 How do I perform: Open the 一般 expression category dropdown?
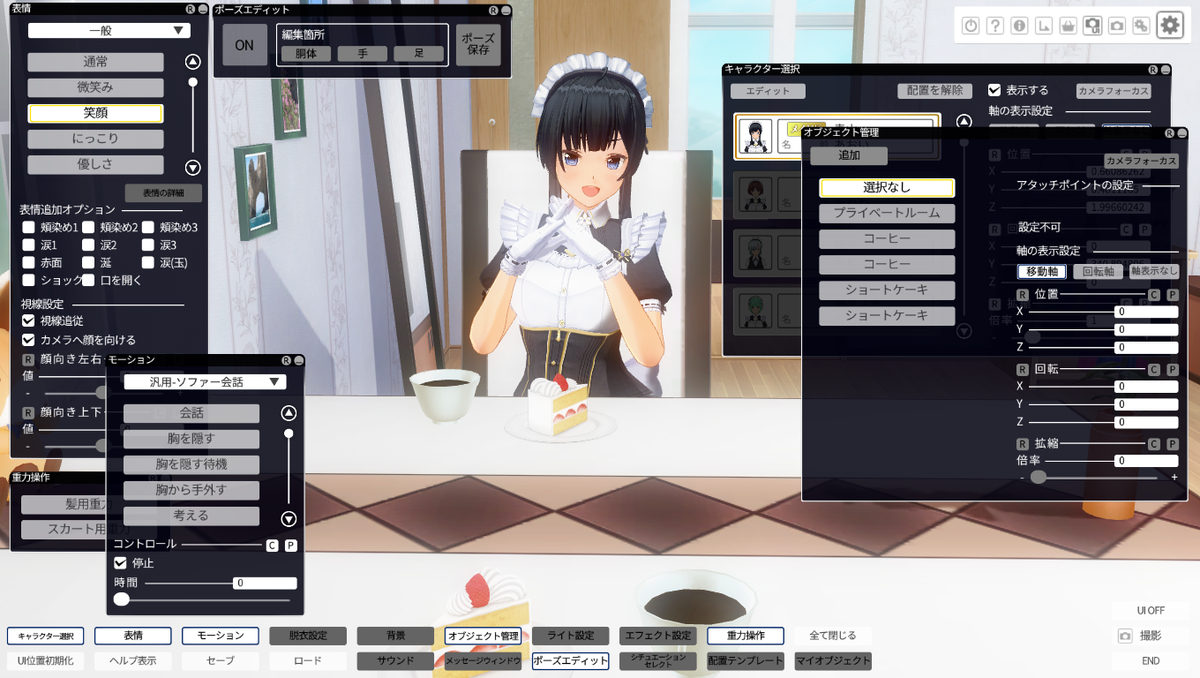(x=109, y=31)
